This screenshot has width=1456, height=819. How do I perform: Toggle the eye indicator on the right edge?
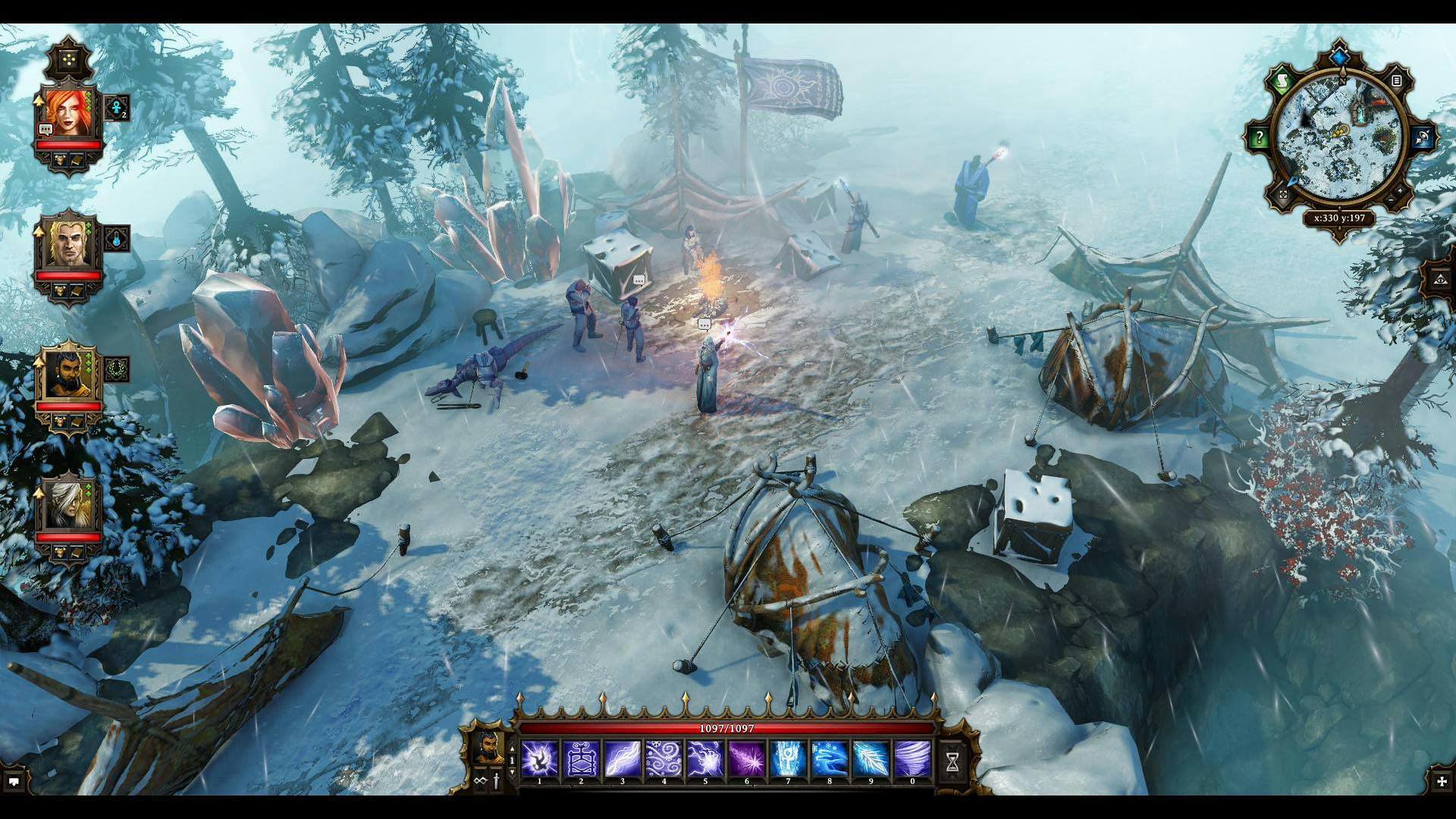click(1439, 281)
